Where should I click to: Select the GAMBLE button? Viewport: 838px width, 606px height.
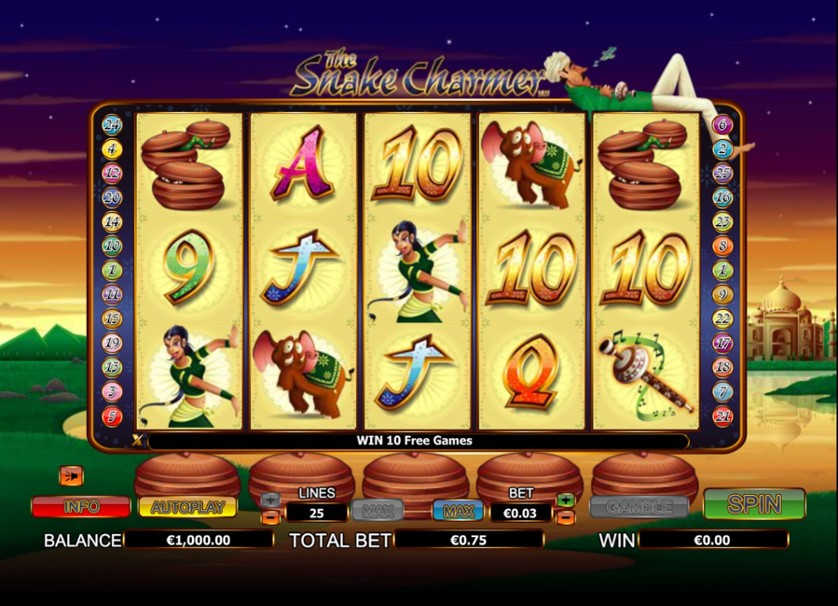(639, 507)
